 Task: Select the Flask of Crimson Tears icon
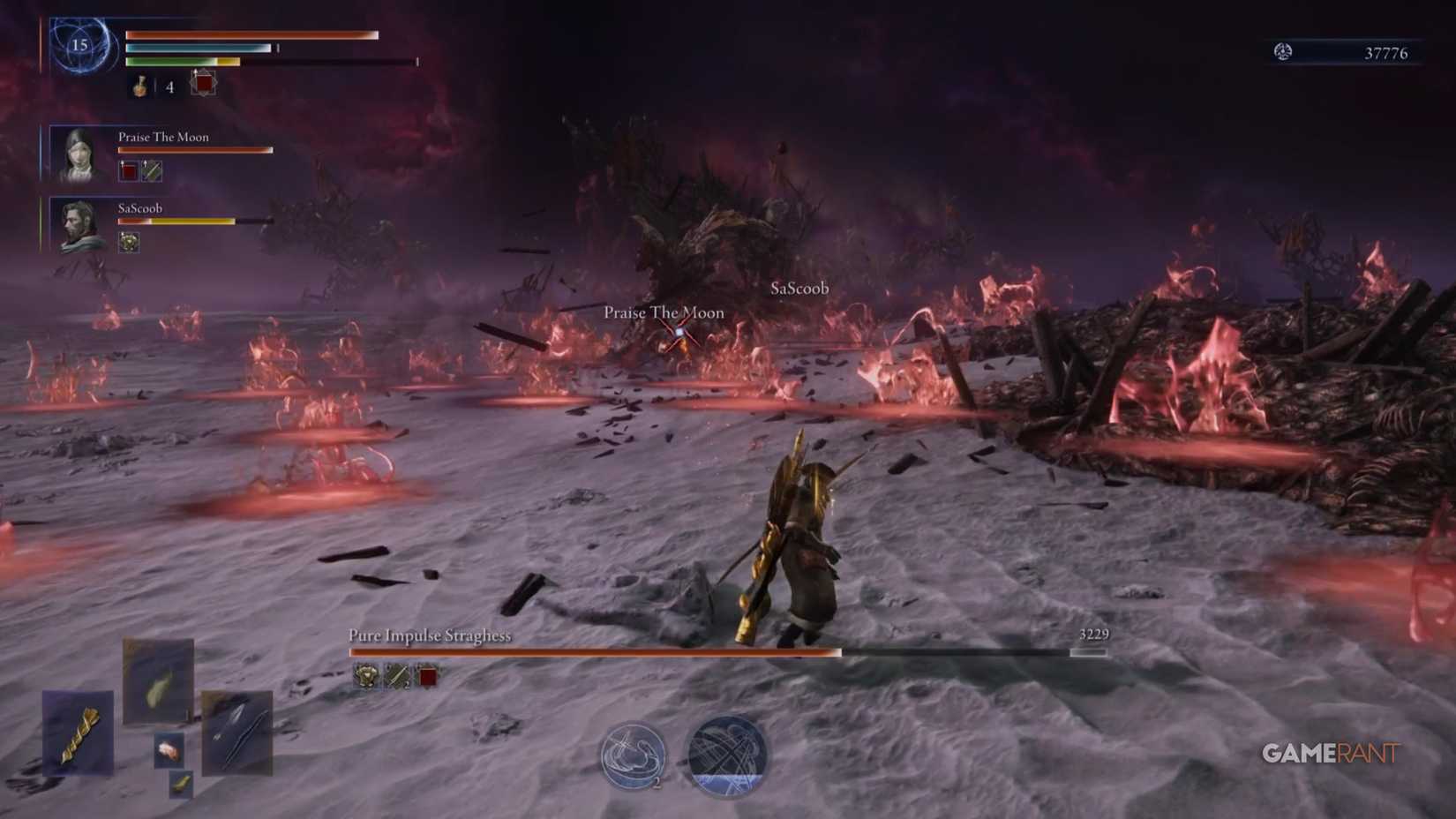coord(139,87)
